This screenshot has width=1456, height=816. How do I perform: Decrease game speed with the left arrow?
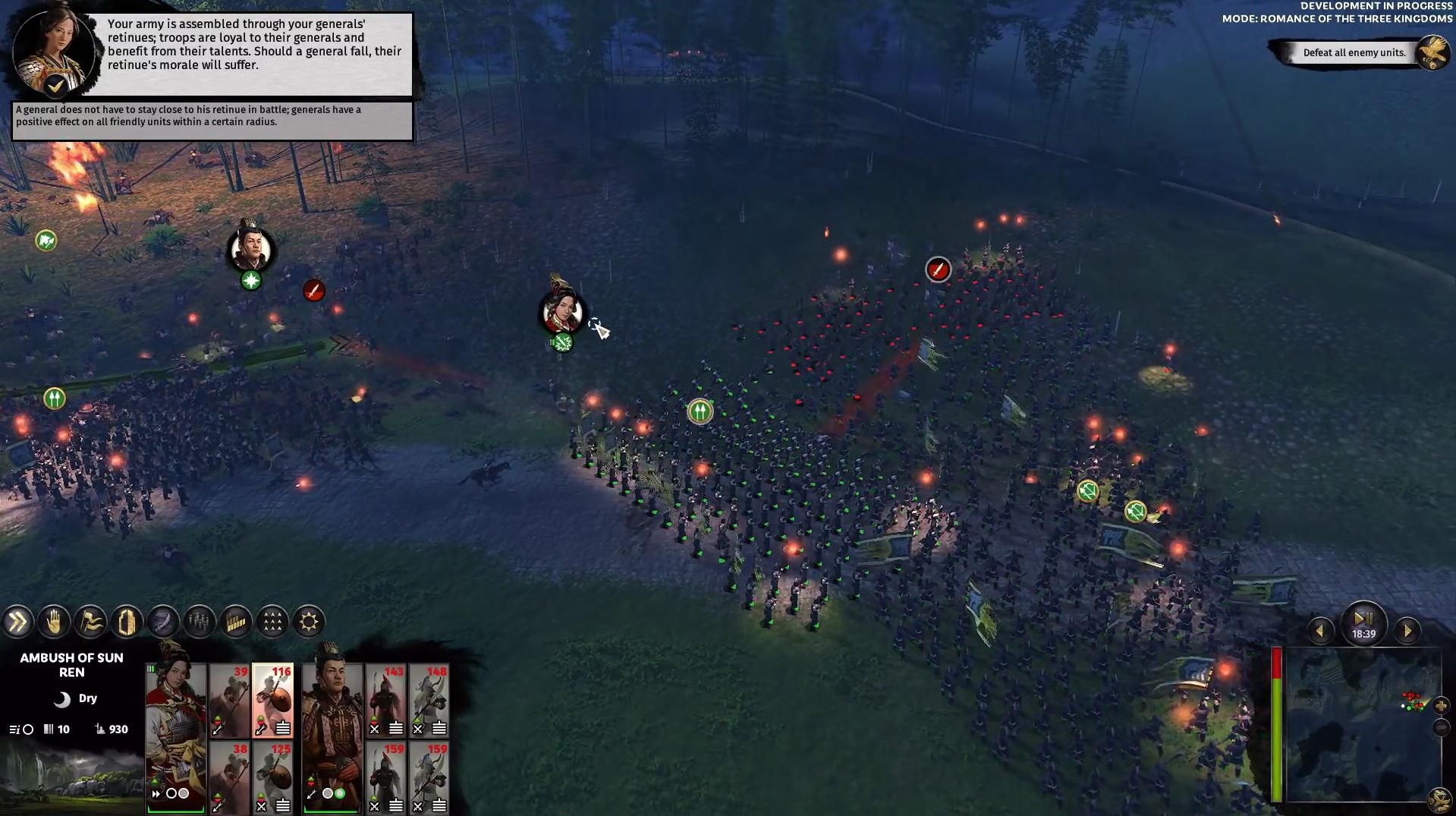coord(1320,631)
